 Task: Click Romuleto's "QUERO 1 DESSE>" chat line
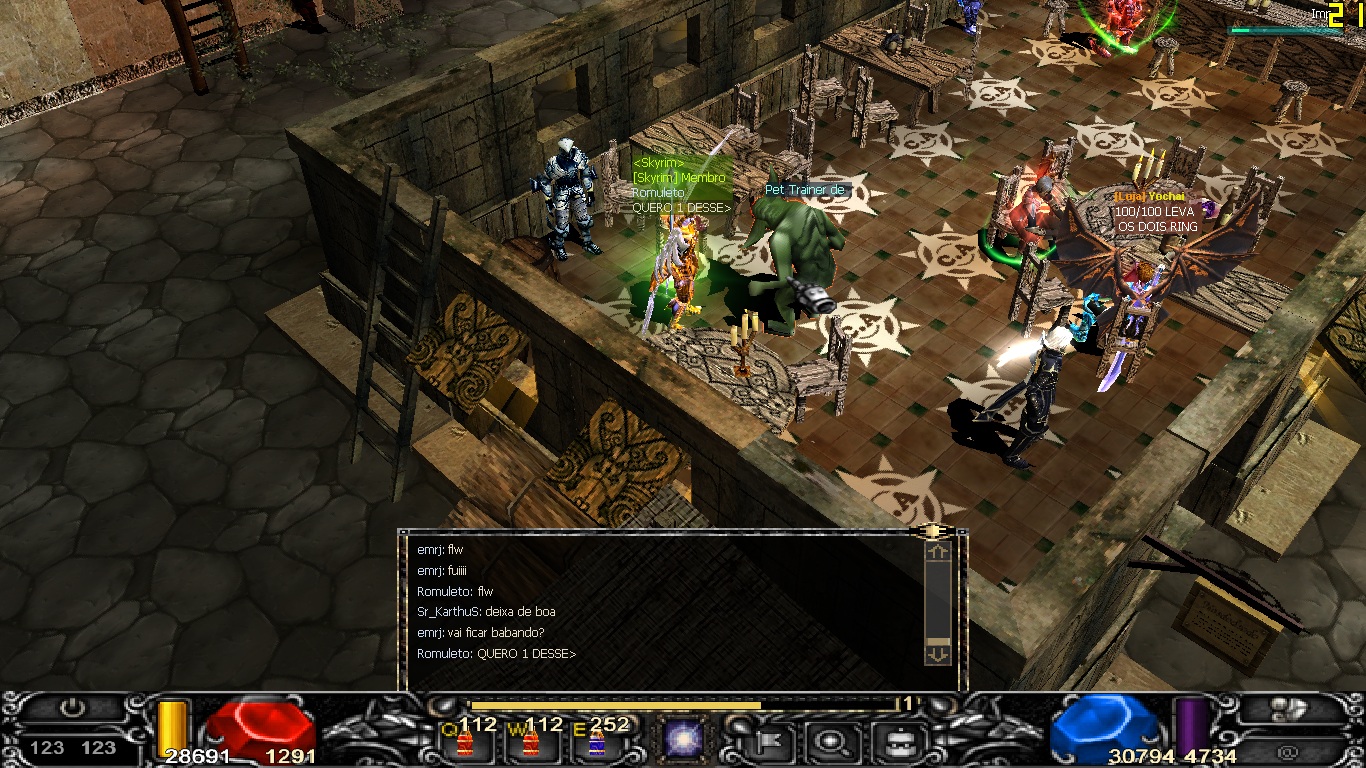tap(496, 654)
